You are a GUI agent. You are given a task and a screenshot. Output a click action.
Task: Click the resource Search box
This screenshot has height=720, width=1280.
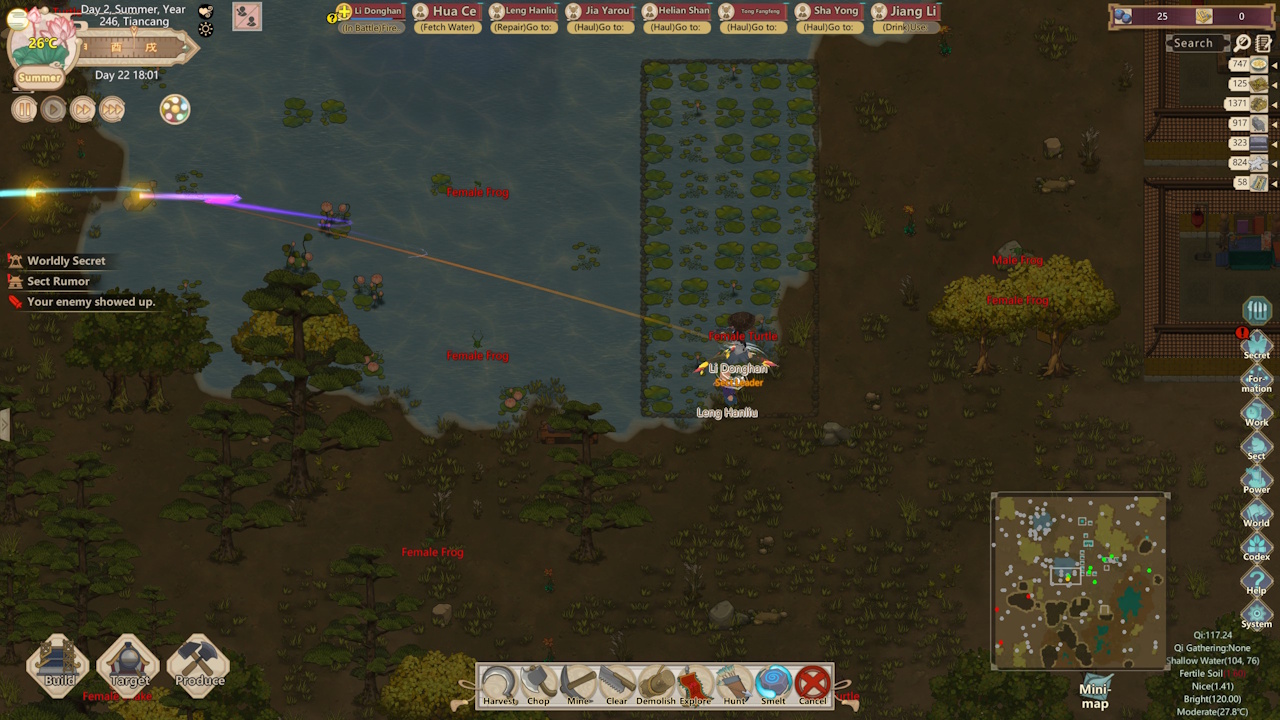click(x=1194, y=43)
